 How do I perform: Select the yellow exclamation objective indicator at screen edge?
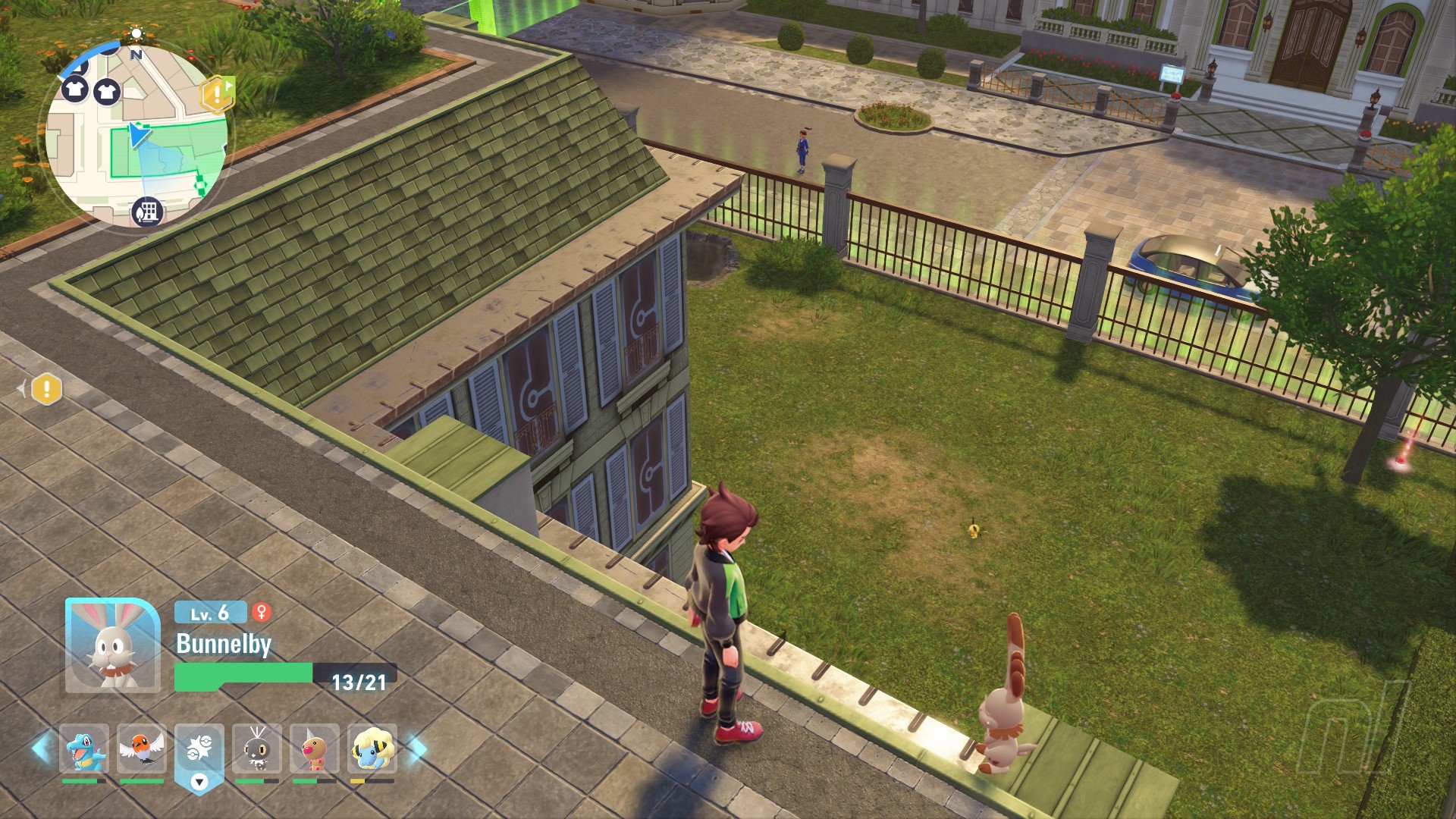pos(46,389)
